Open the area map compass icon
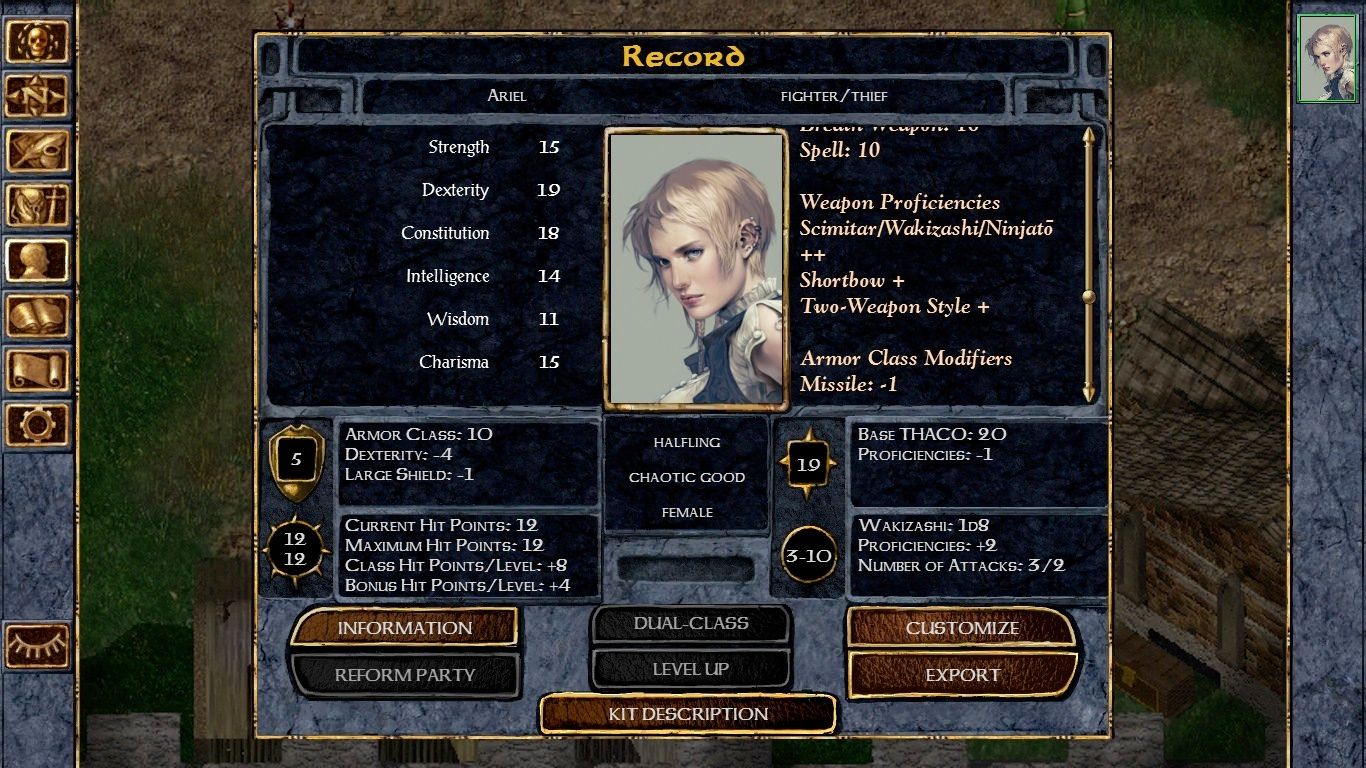This screenshot has width=1366, height=768. (x=38, y=96)
